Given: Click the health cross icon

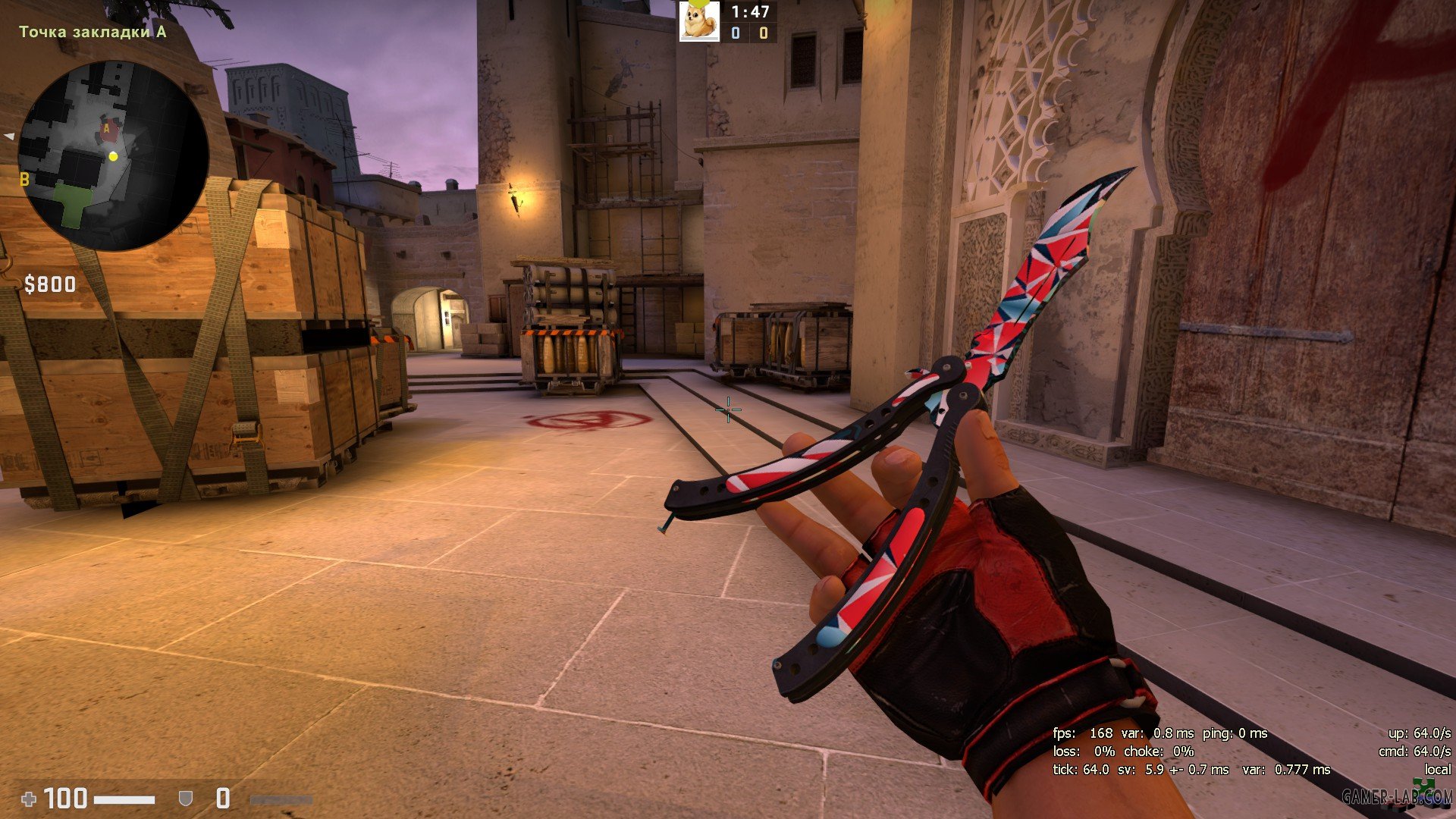Looking at the screenshot, I should click(30, 797).
